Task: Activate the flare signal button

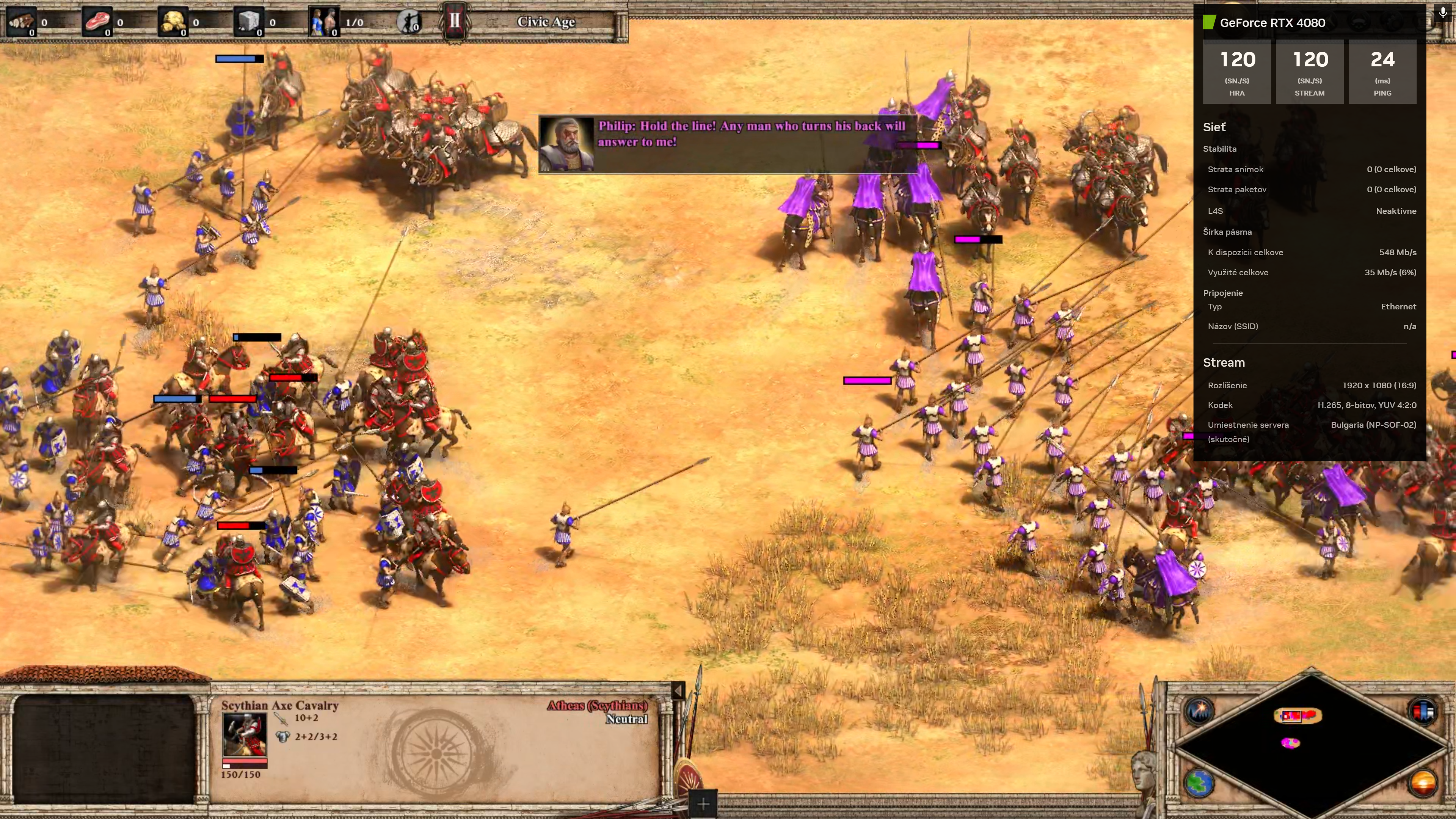Action: pyautogui.click(x=1198, y=710)
